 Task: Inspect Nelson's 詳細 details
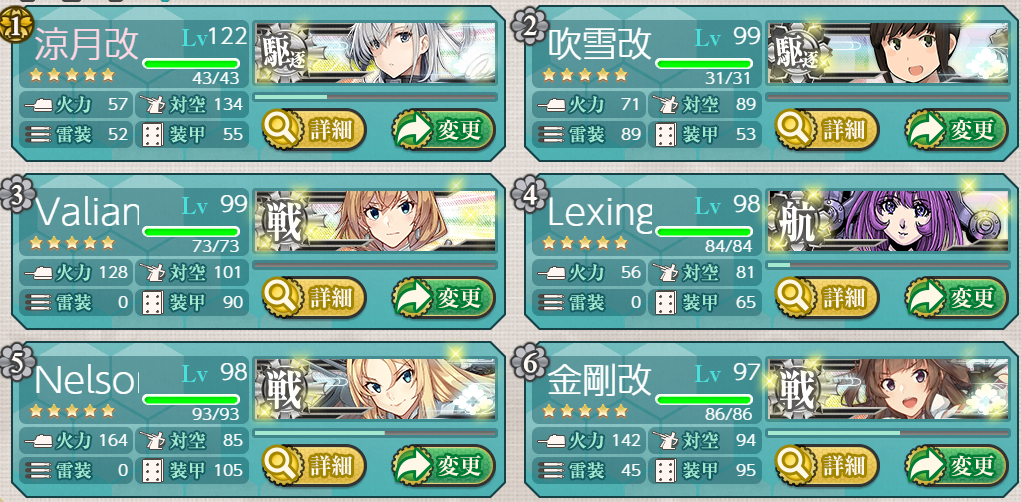pyautogui.click(x=314, y=465)
